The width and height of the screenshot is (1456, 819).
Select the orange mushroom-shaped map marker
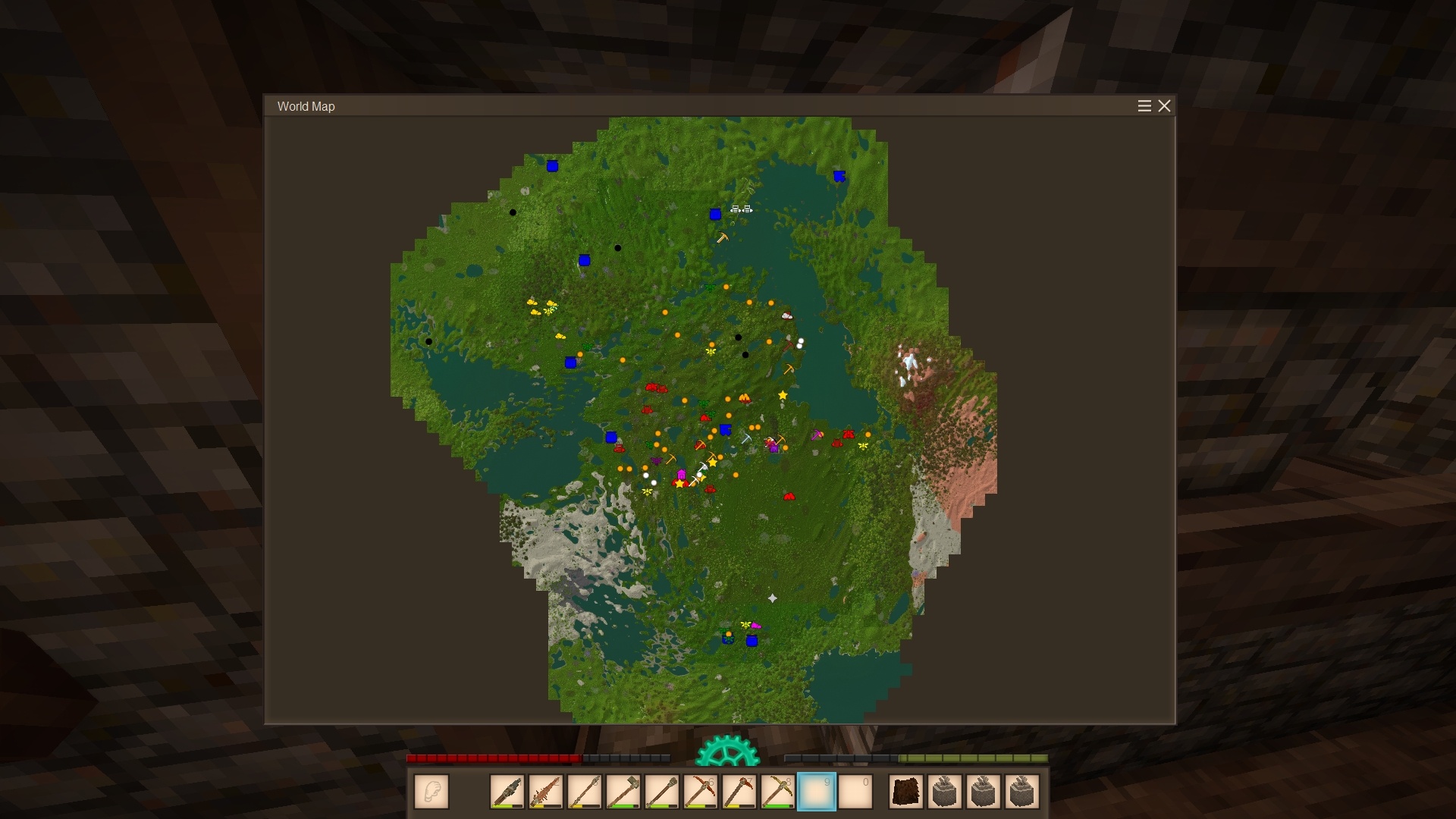tap(745, 397)
